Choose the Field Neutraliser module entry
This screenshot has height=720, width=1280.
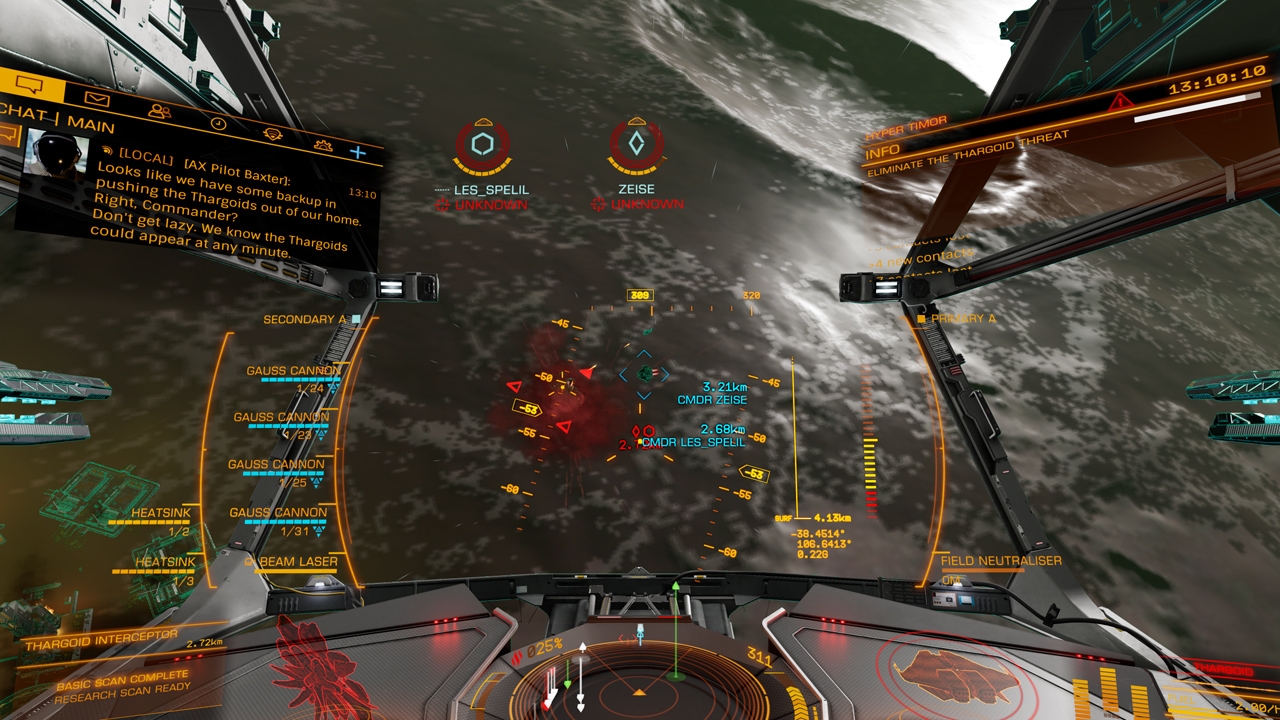tap(1000, 561)
